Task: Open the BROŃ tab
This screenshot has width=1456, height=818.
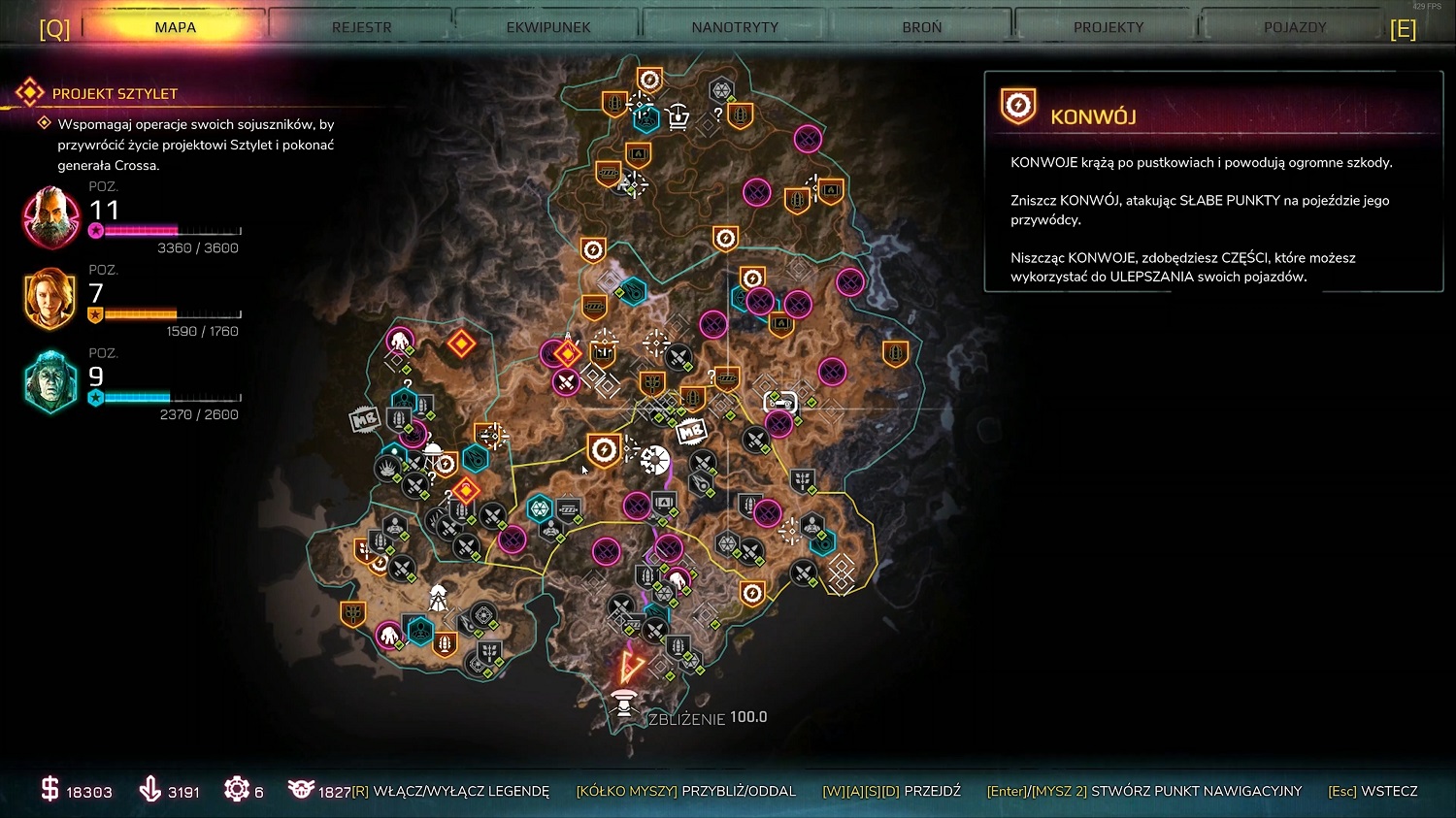Action: (922, 27)
